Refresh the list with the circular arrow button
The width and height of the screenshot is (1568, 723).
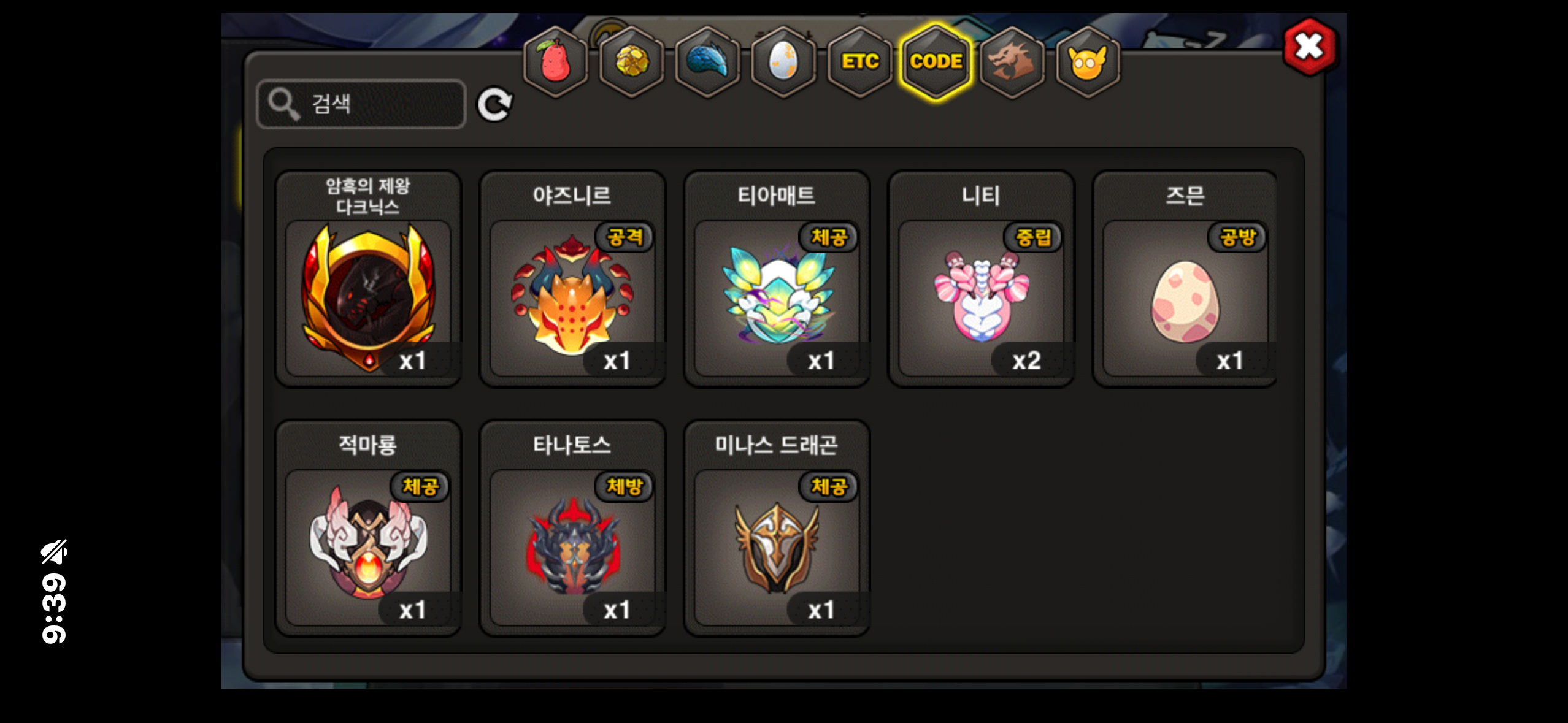tap(494, 105)
